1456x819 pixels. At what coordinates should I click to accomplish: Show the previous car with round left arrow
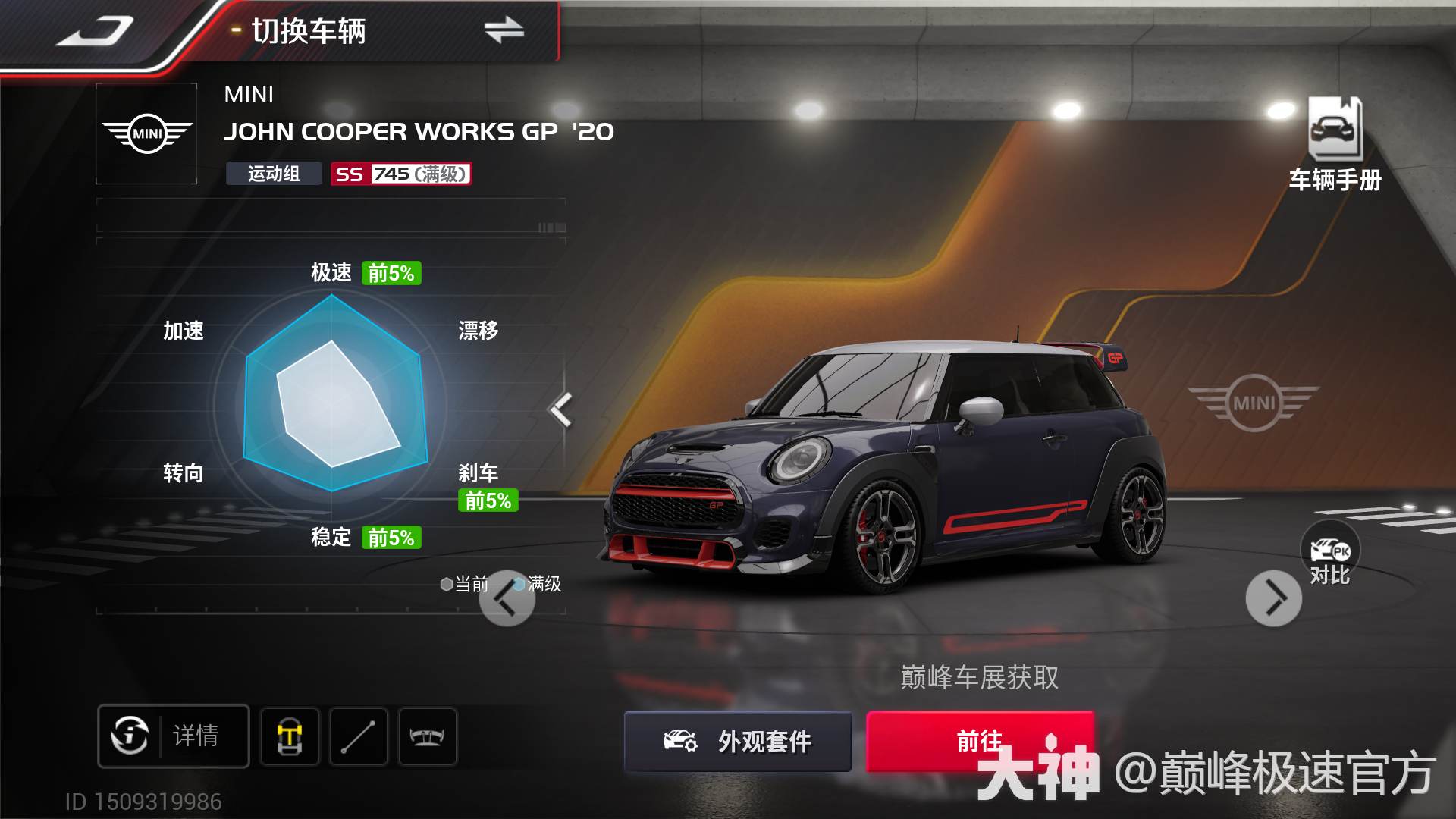507,599
